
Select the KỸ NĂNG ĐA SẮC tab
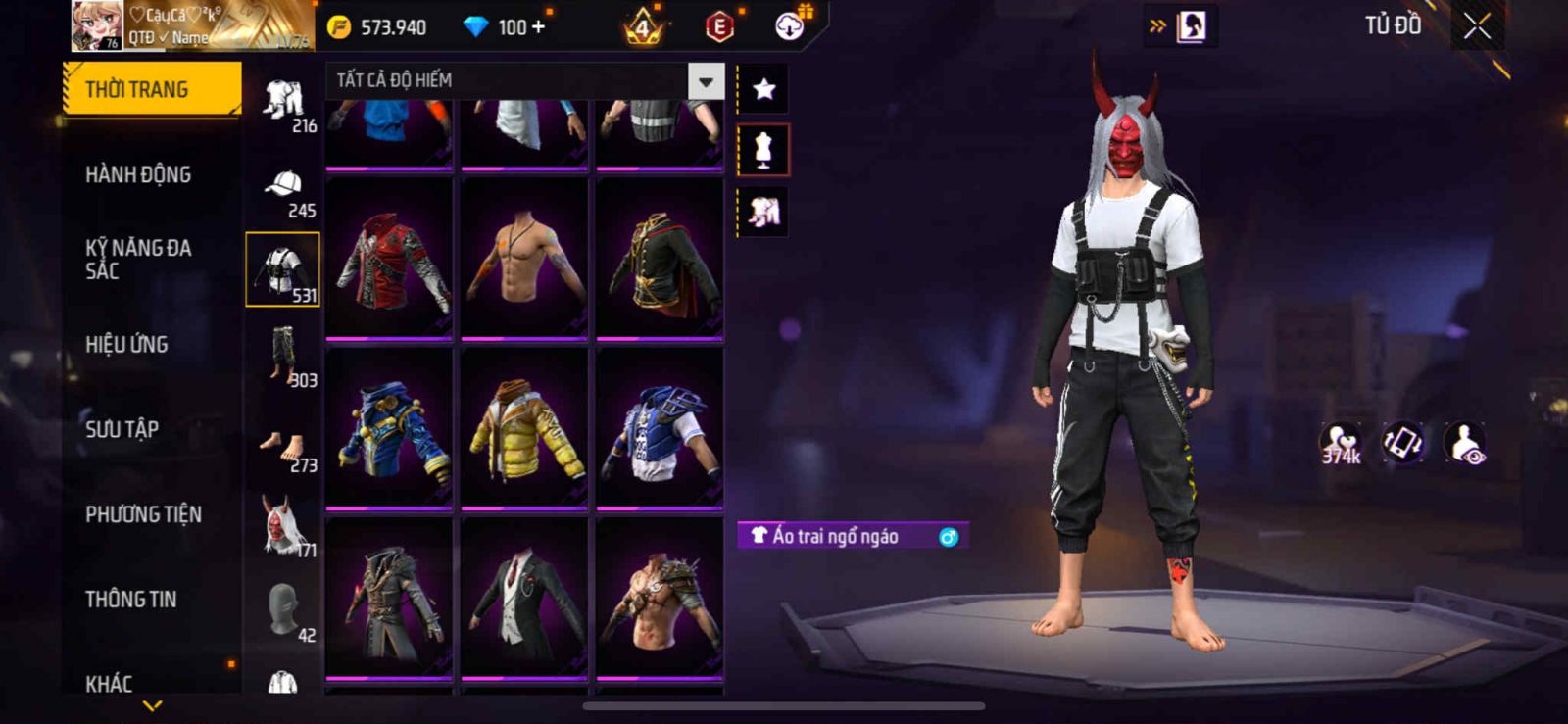point(138,259)
